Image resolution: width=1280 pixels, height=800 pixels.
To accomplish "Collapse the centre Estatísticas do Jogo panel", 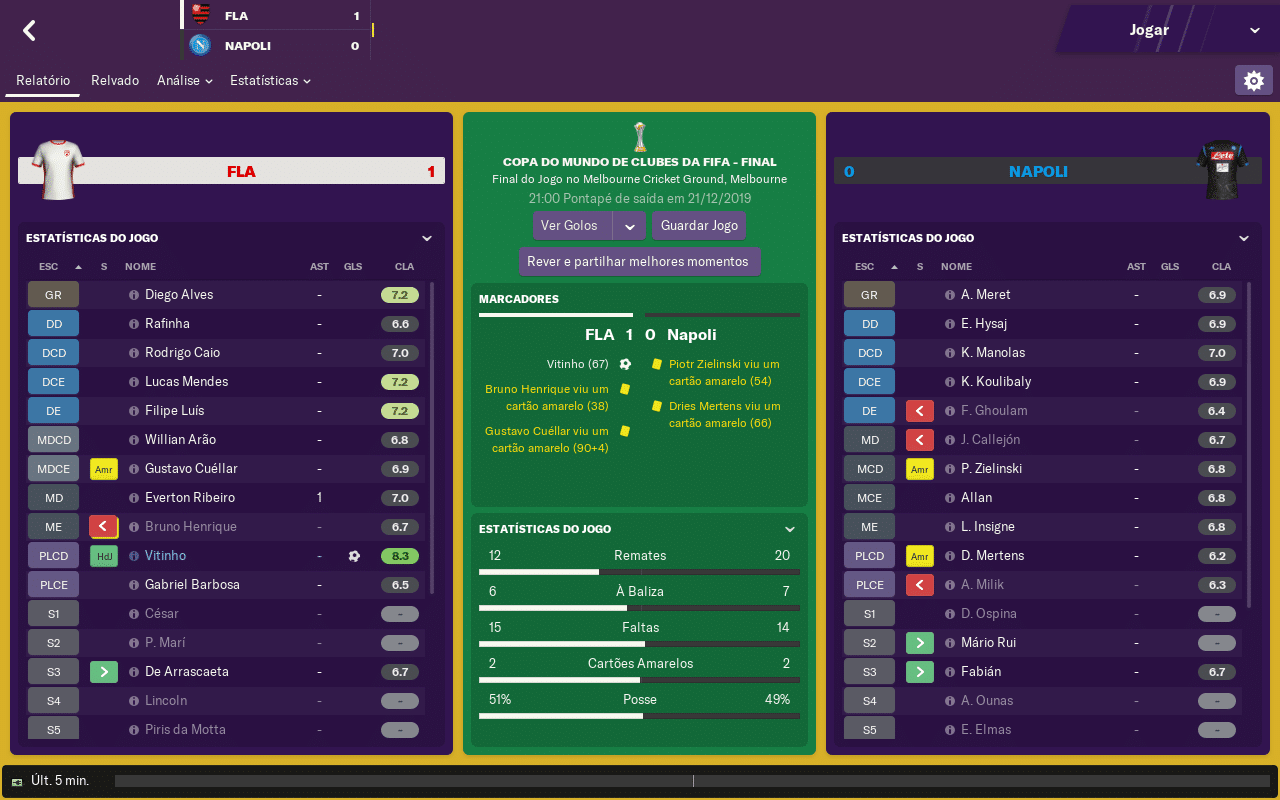I will click(x=789, y=529).
